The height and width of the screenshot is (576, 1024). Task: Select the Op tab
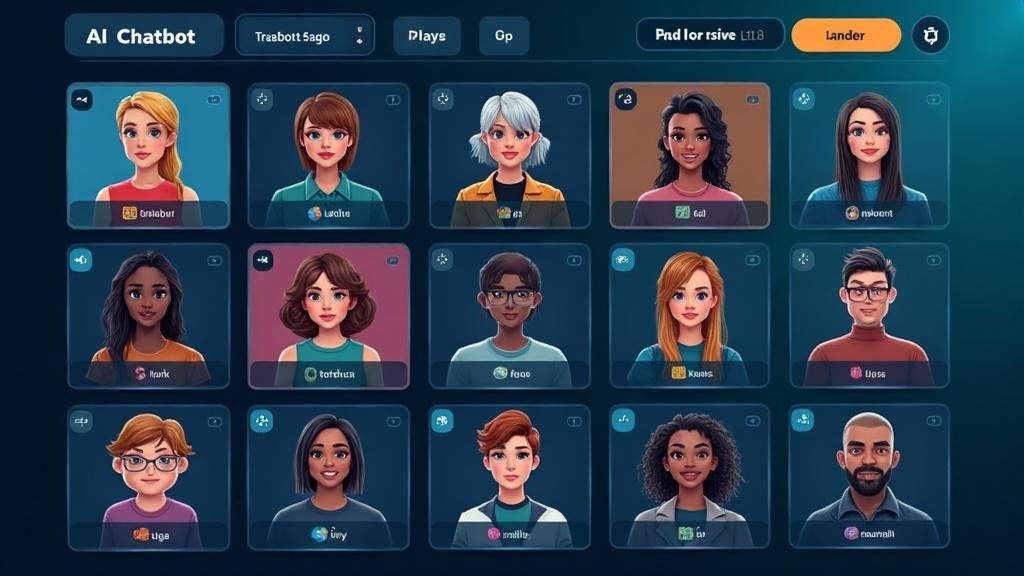tap(503, 36)
